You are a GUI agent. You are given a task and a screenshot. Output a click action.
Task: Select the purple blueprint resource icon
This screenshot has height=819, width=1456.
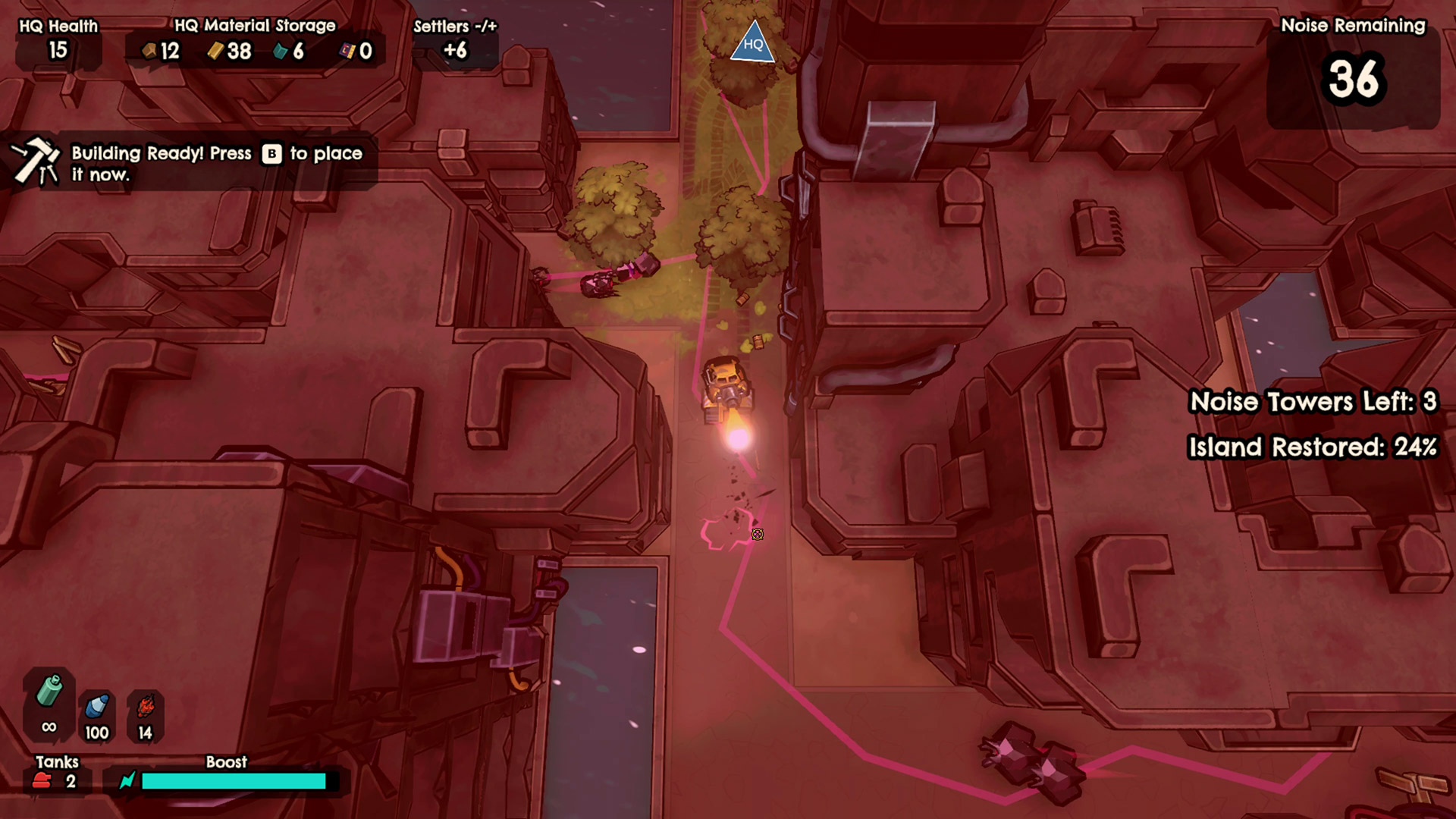(x=347, y=51)
